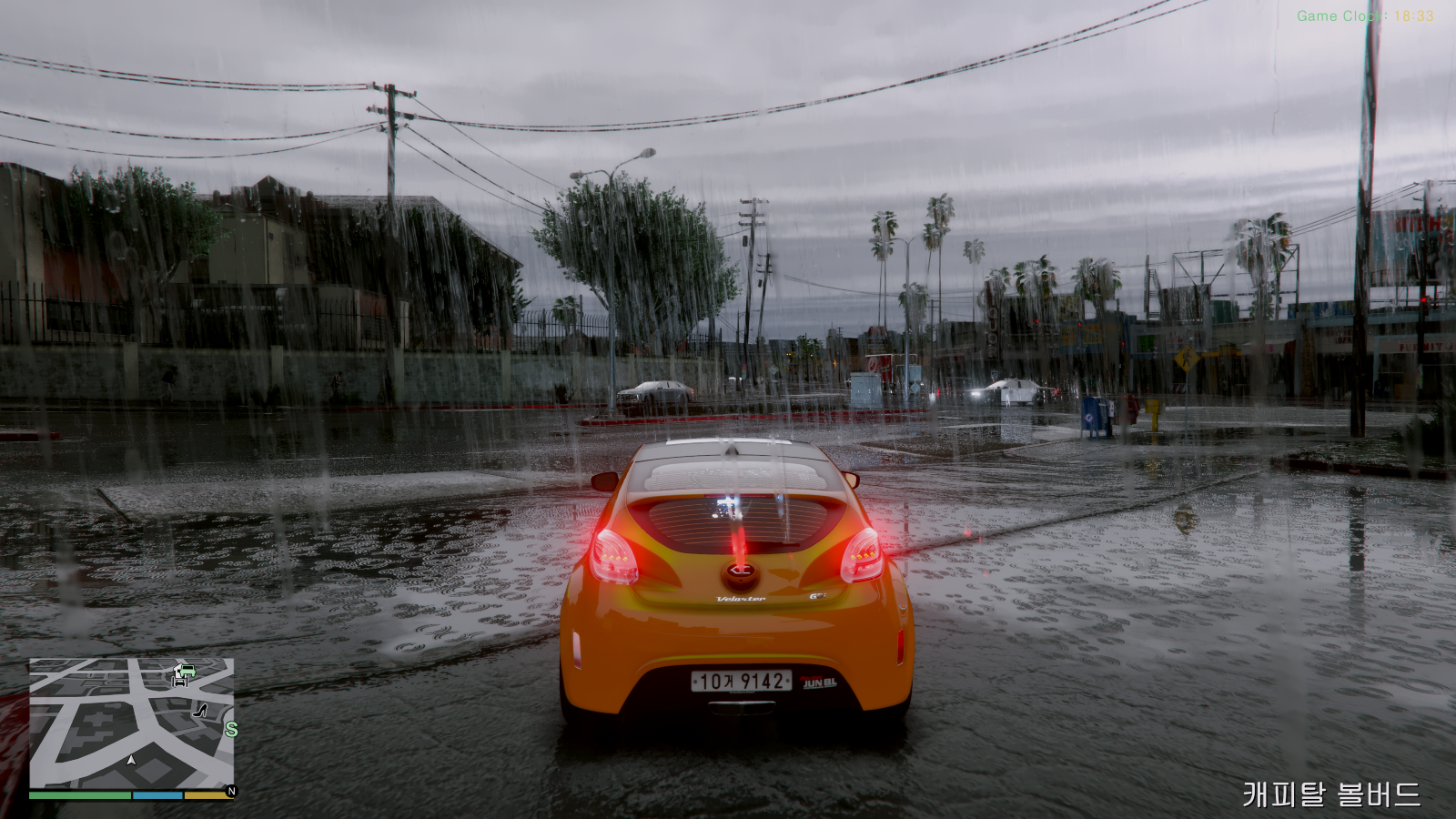Select the green car mod shop blip
Viewport: 1456px width, 819px height.
(186, 672)
